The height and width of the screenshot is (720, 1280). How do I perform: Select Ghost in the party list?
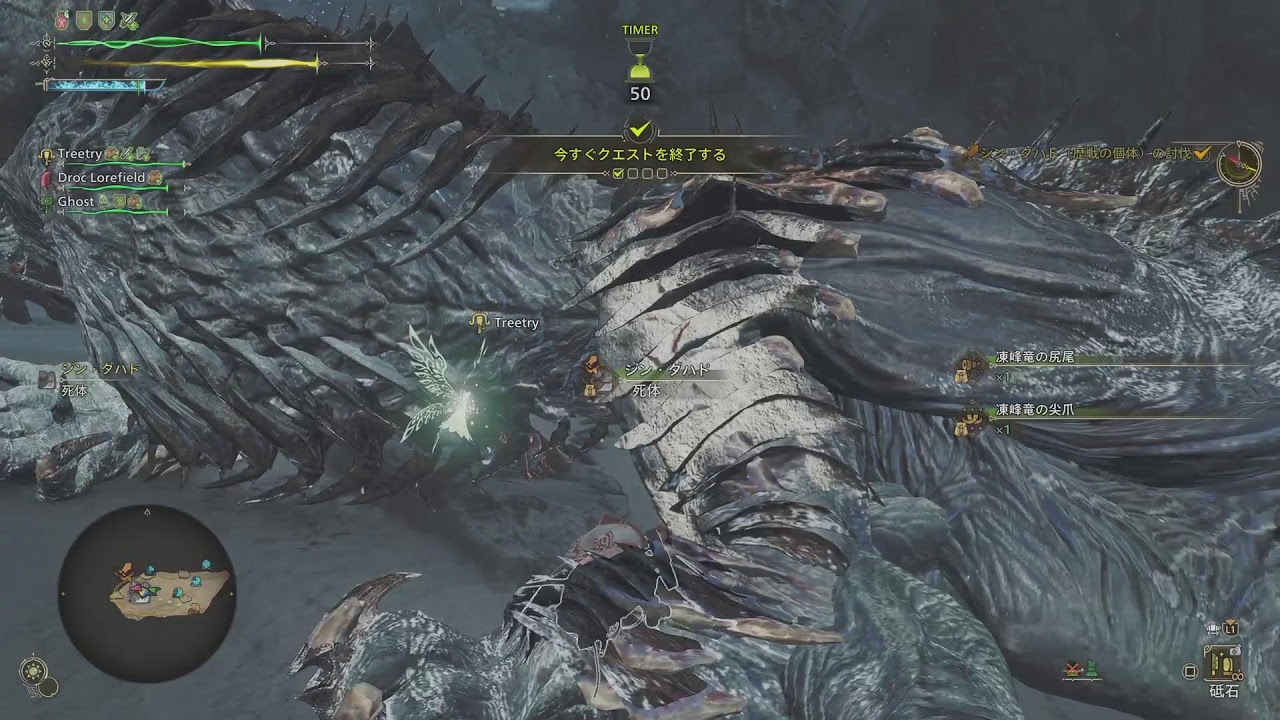pyautogui.click(x=76, y=201)
